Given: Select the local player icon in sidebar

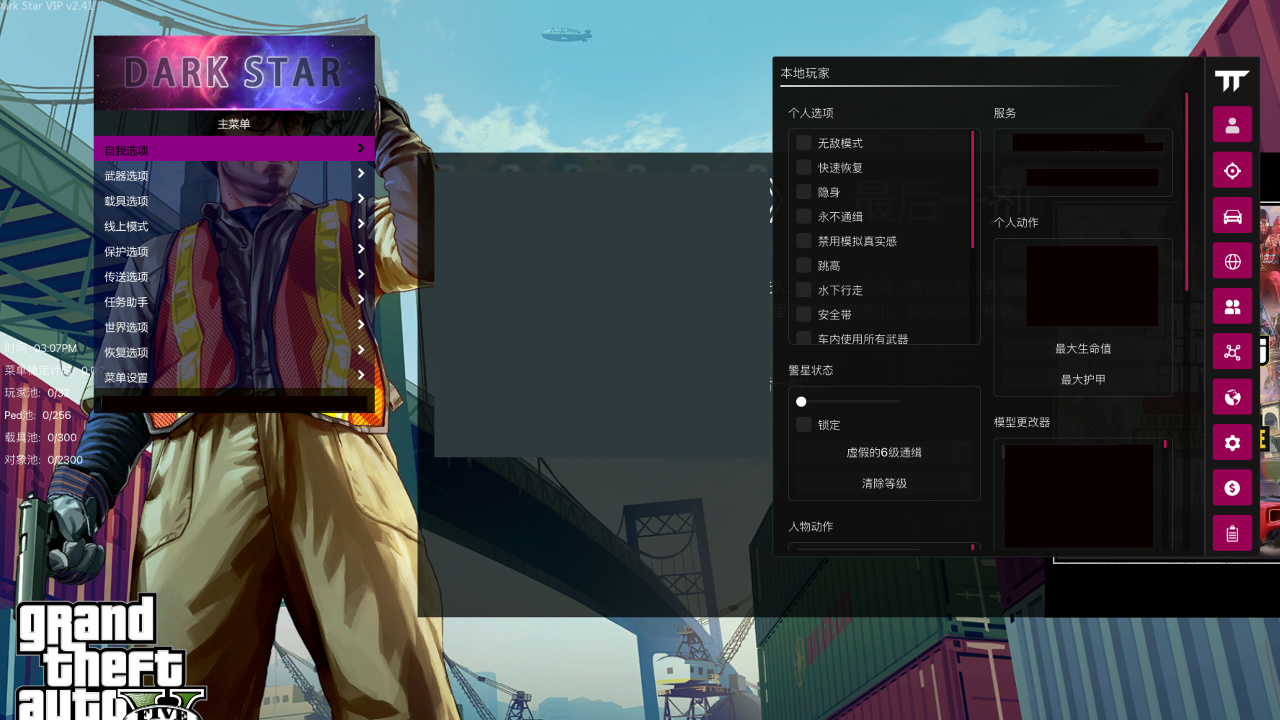Looking at the screenshot, I should coord(1232,124).
